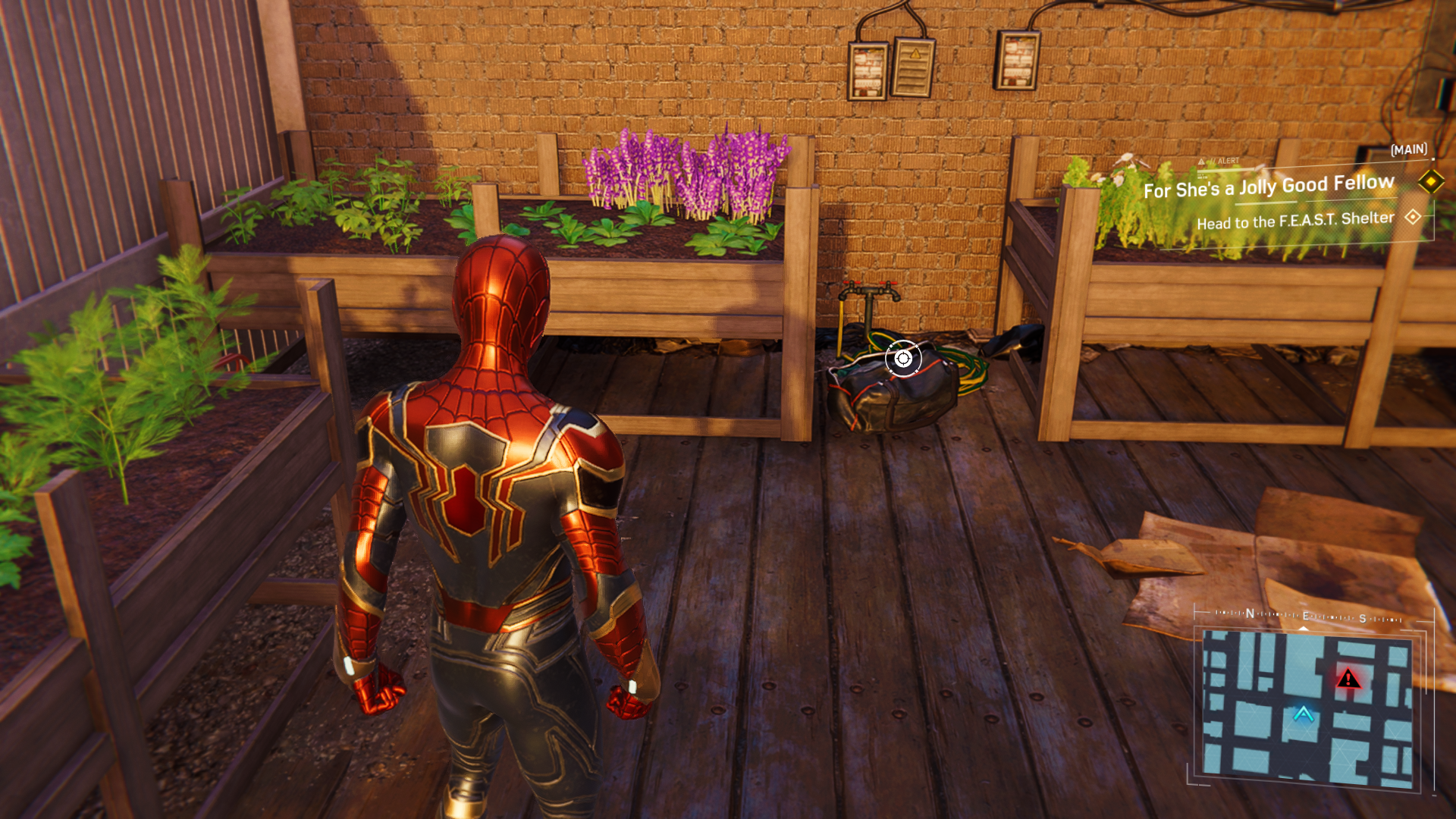Click the 'Head to the F.E.A.S.T. Shelter' objective
1456x819 pixels.
[x=1295, y=221]
